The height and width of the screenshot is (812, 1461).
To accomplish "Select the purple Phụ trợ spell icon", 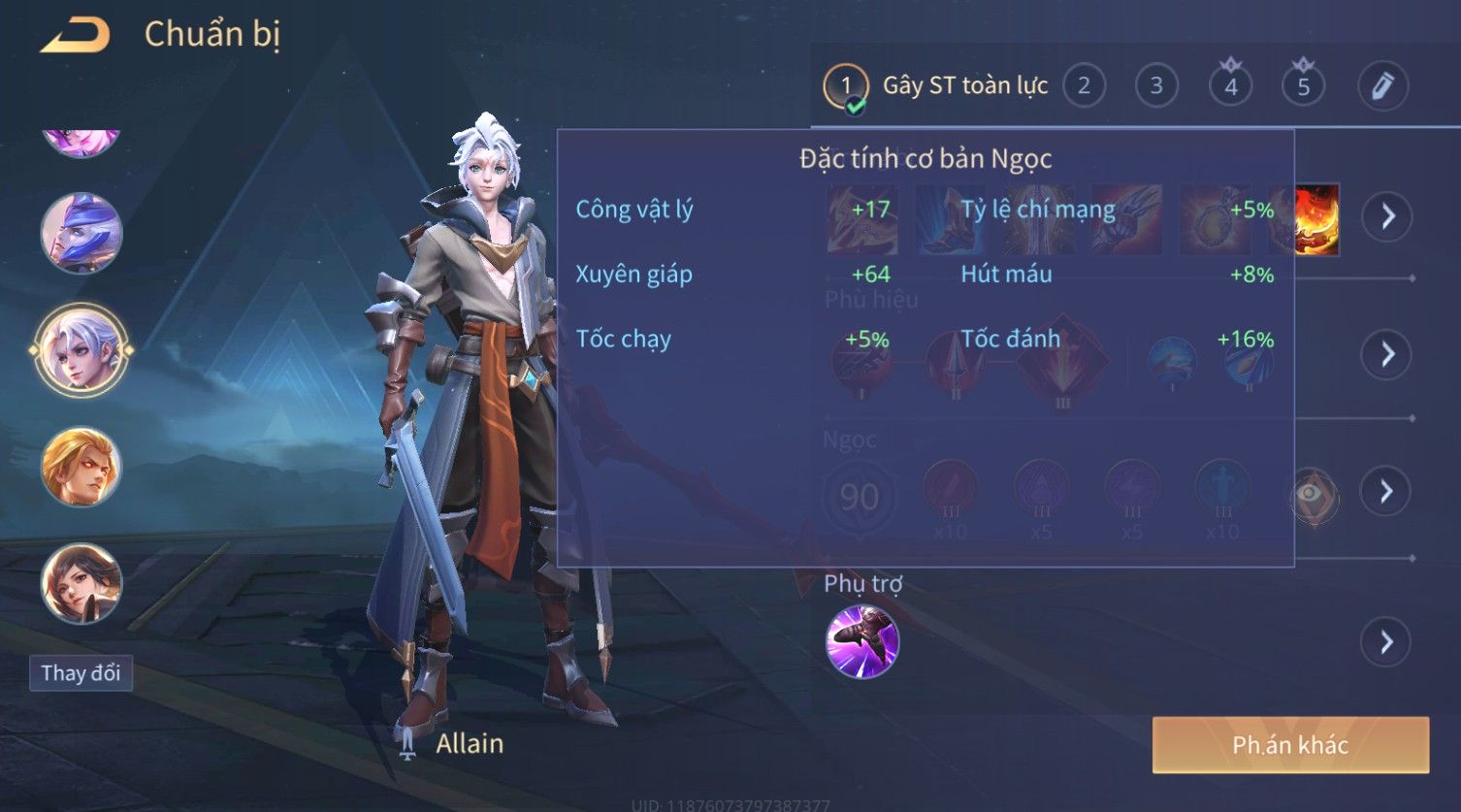I will coord(861,641).
